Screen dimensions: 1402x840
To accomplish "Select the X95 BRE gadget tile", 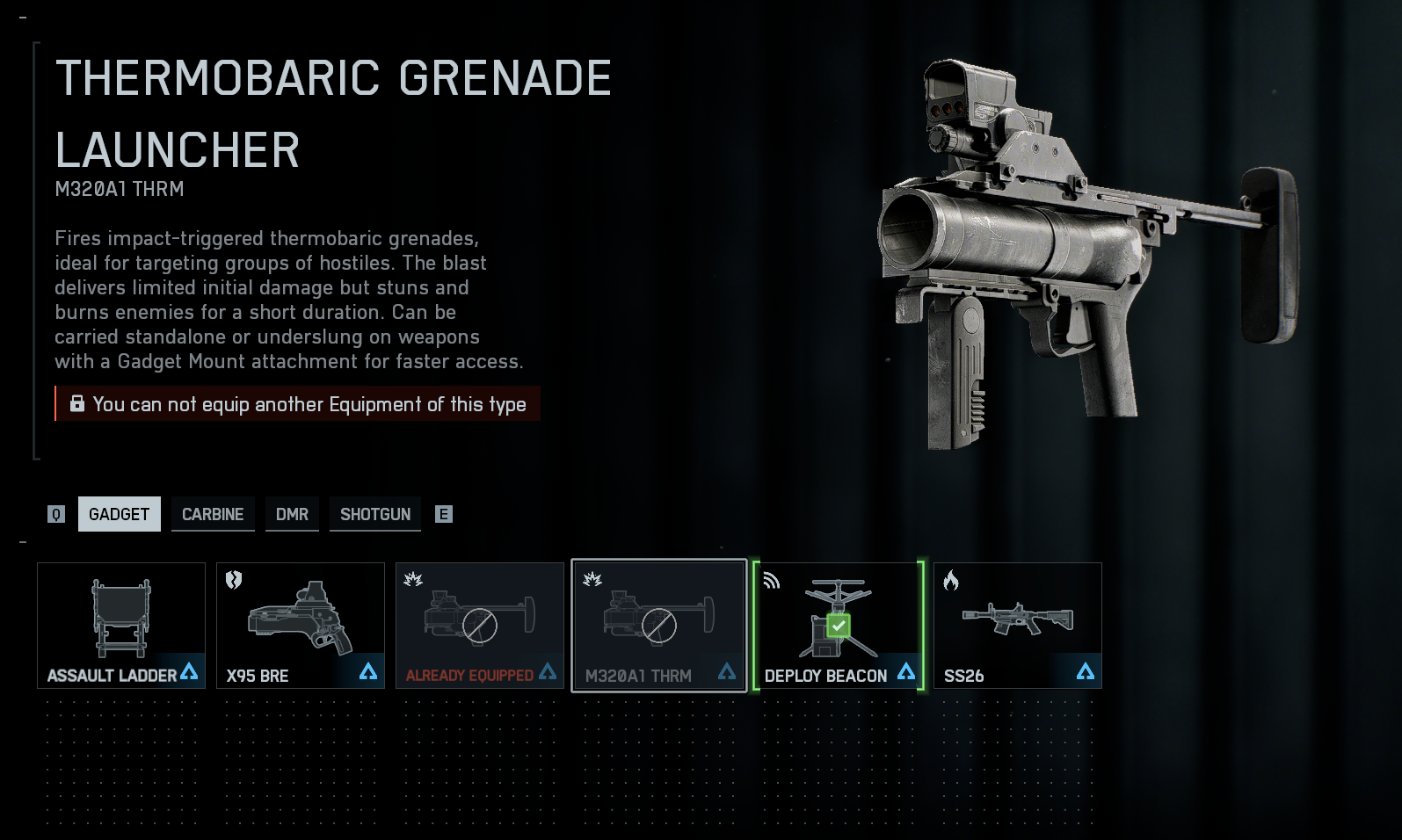I will click(301, 626).
